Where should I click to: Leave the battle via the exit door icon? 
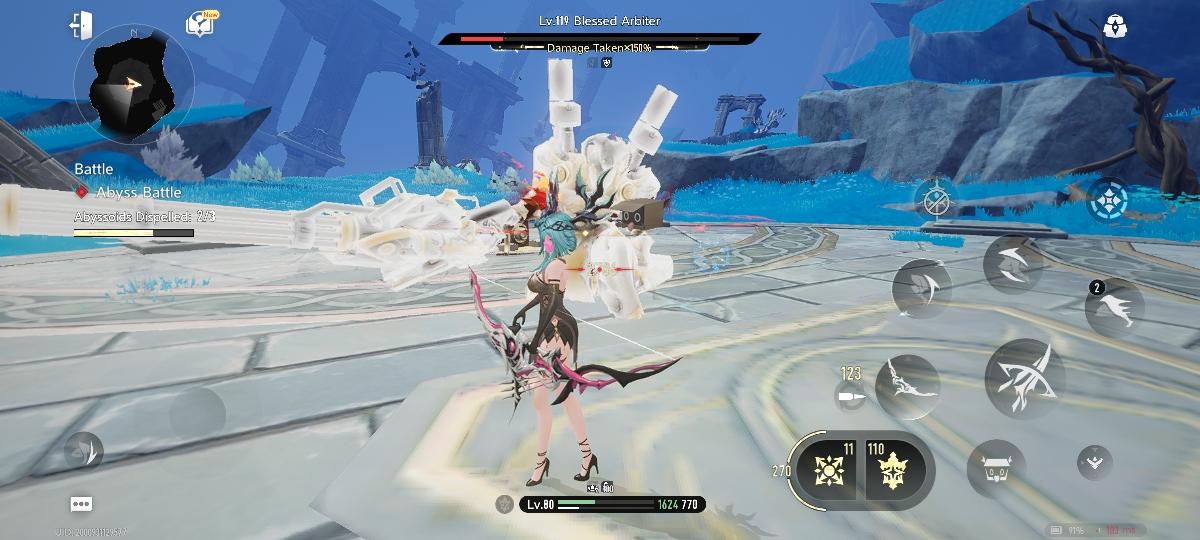click(x=81, y=25)
